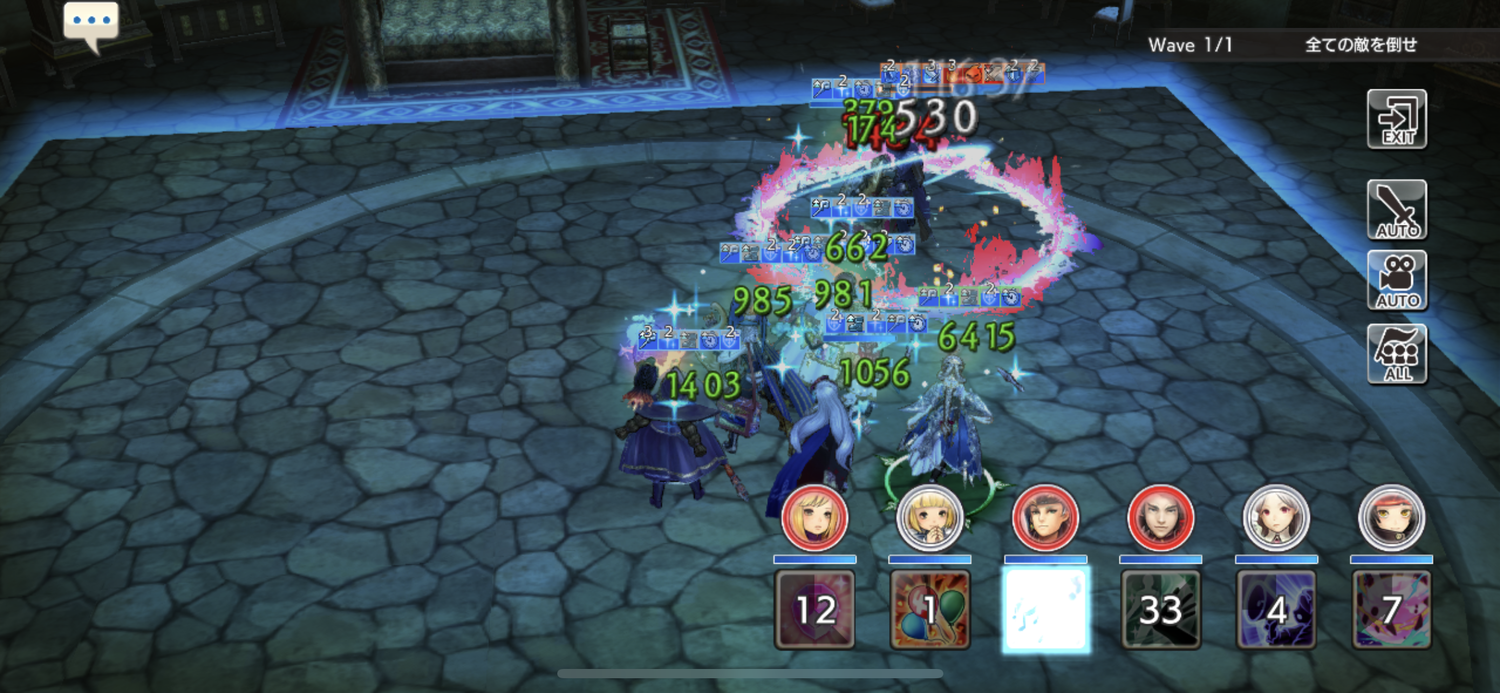Exit the battle with the EXIT button
This screenshot has height=693, width=1500.
click(x=1397, y=119)
